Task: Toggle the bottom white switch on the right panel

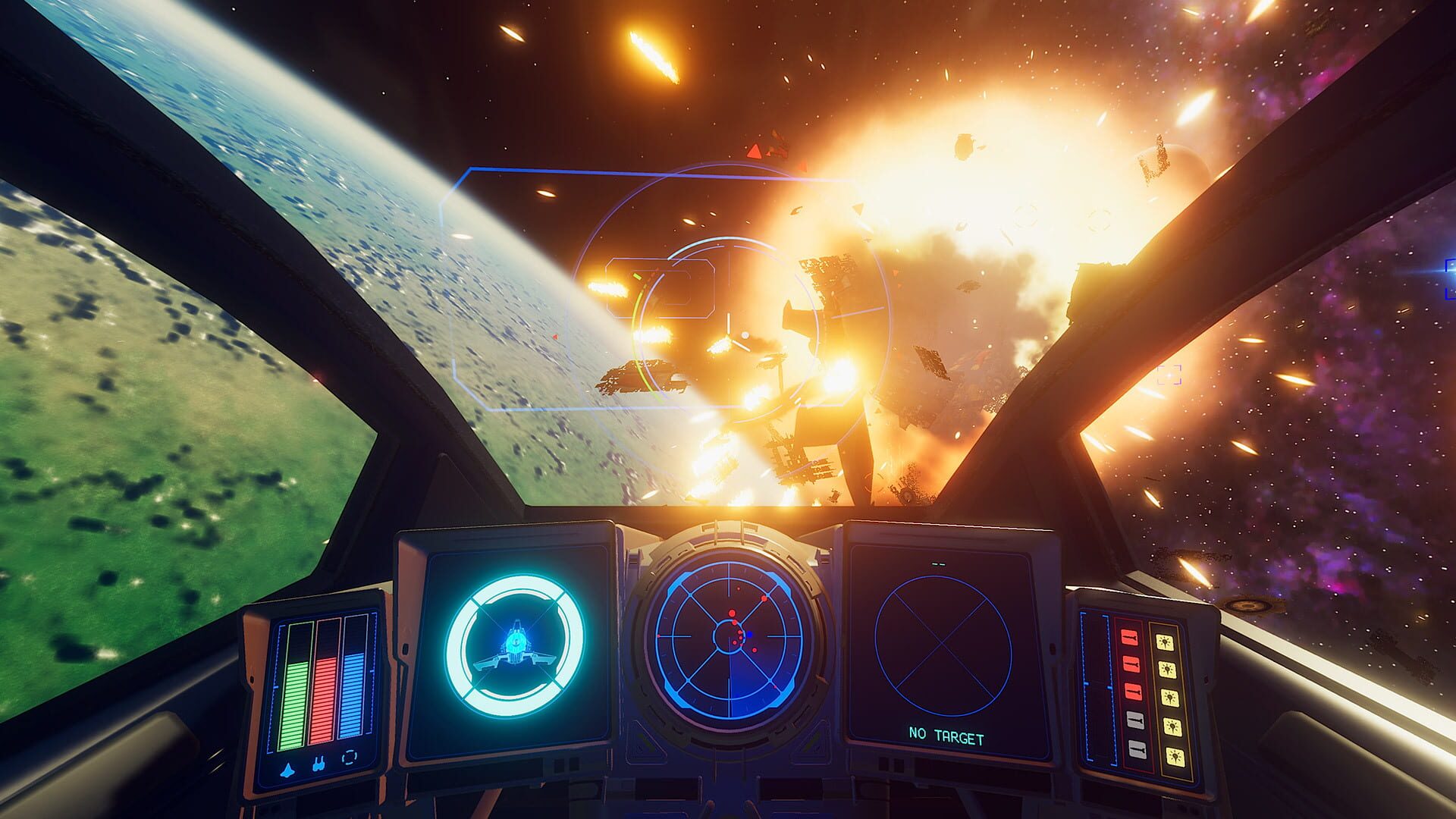Action: [1137, 749]
